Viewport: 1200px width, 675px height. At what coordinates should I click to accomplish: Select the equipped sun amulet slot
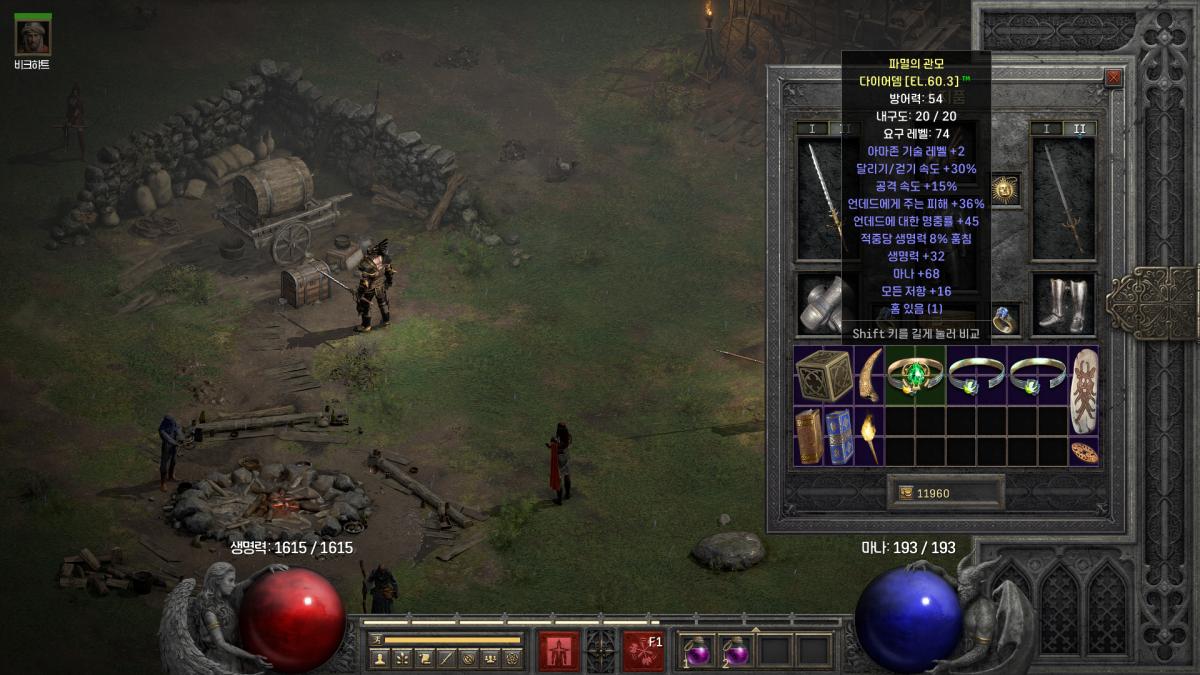(1005, 189)
